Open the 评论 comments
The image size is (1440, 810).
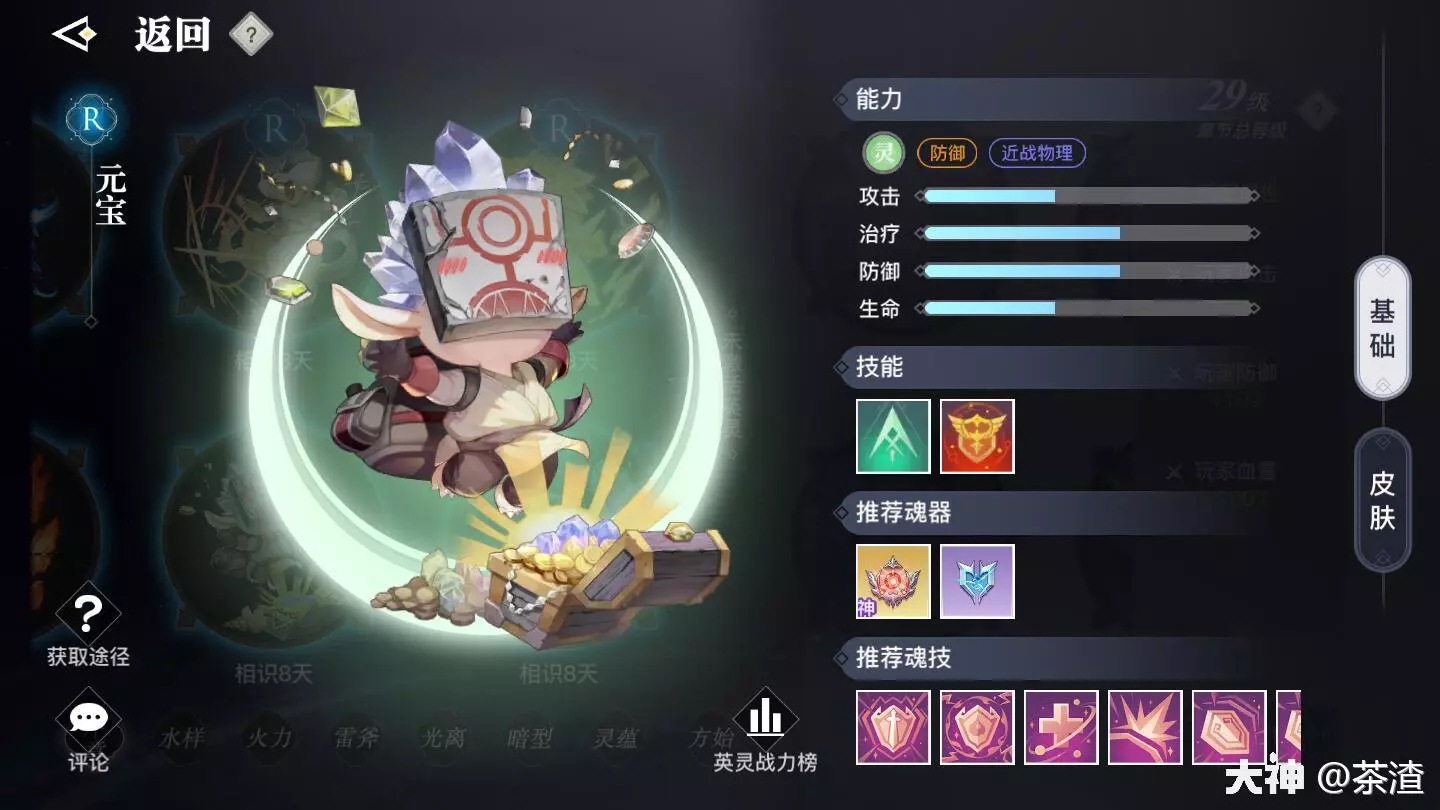coord(88,735)
